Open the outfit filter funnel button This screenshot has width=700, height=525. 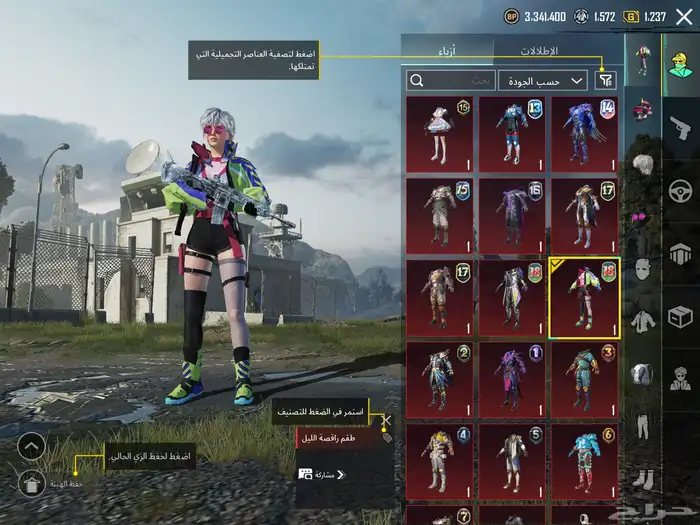click(x=606, y=80)
